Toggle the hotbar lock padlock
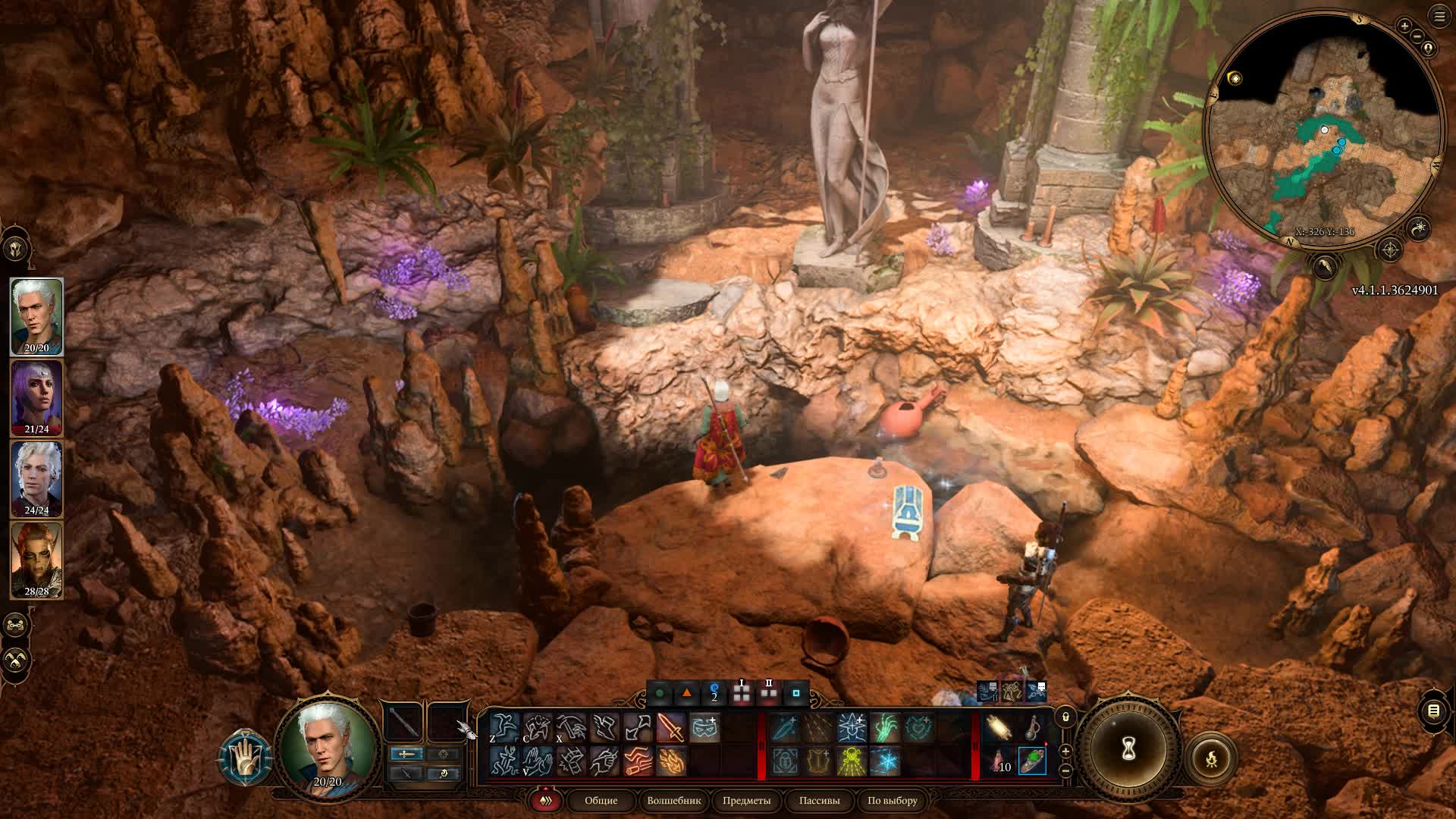Screen dimensions: 1456x819 click(x=1065, y=717)
